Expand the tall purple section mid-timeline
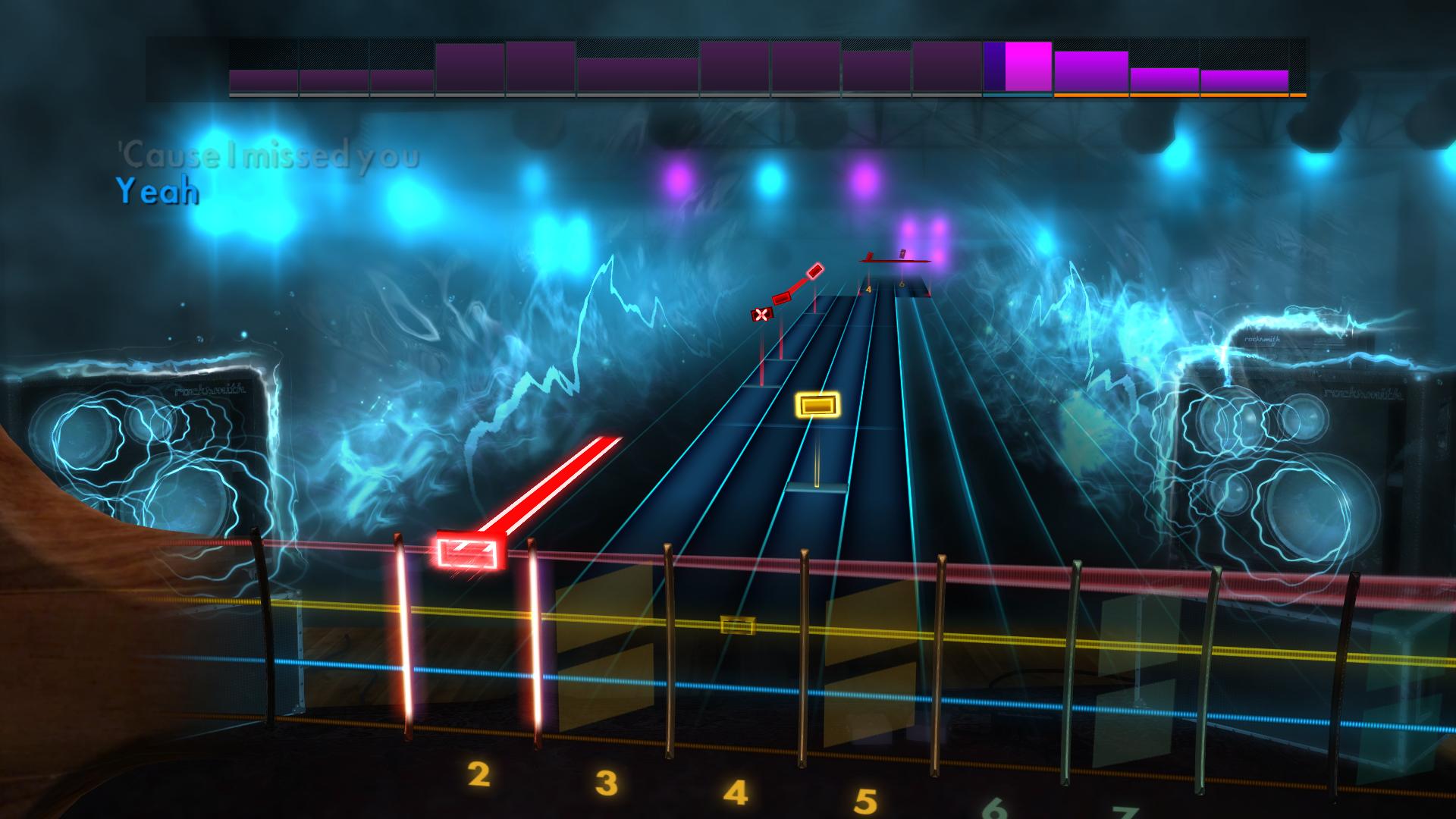 [470, 68]
